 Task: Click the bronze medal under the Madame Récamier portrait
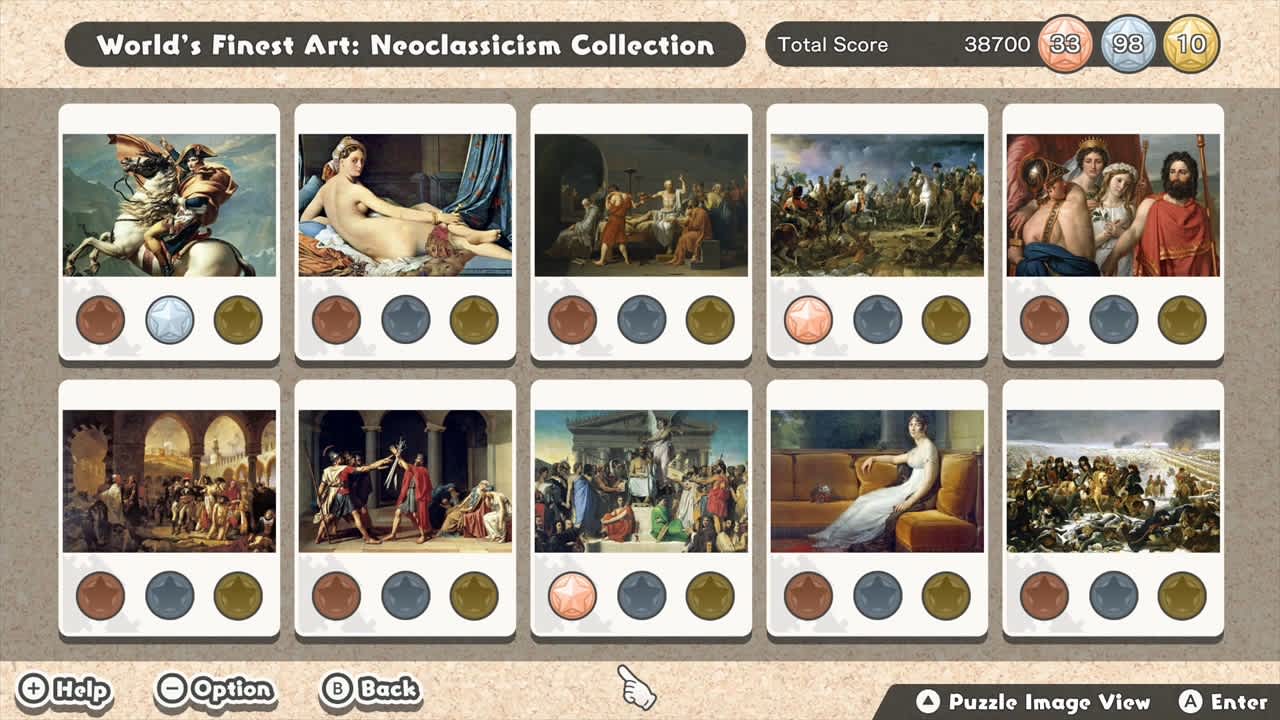tap(810, 594)
